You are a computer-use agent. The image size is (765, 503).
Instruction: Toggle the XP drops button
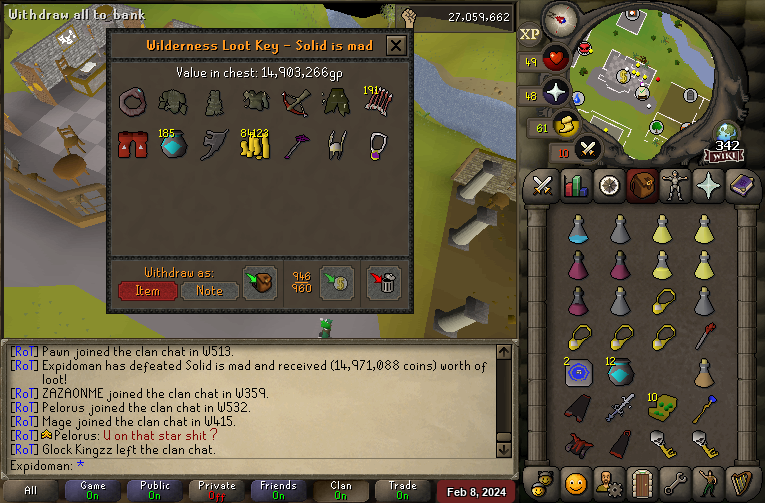530,35
